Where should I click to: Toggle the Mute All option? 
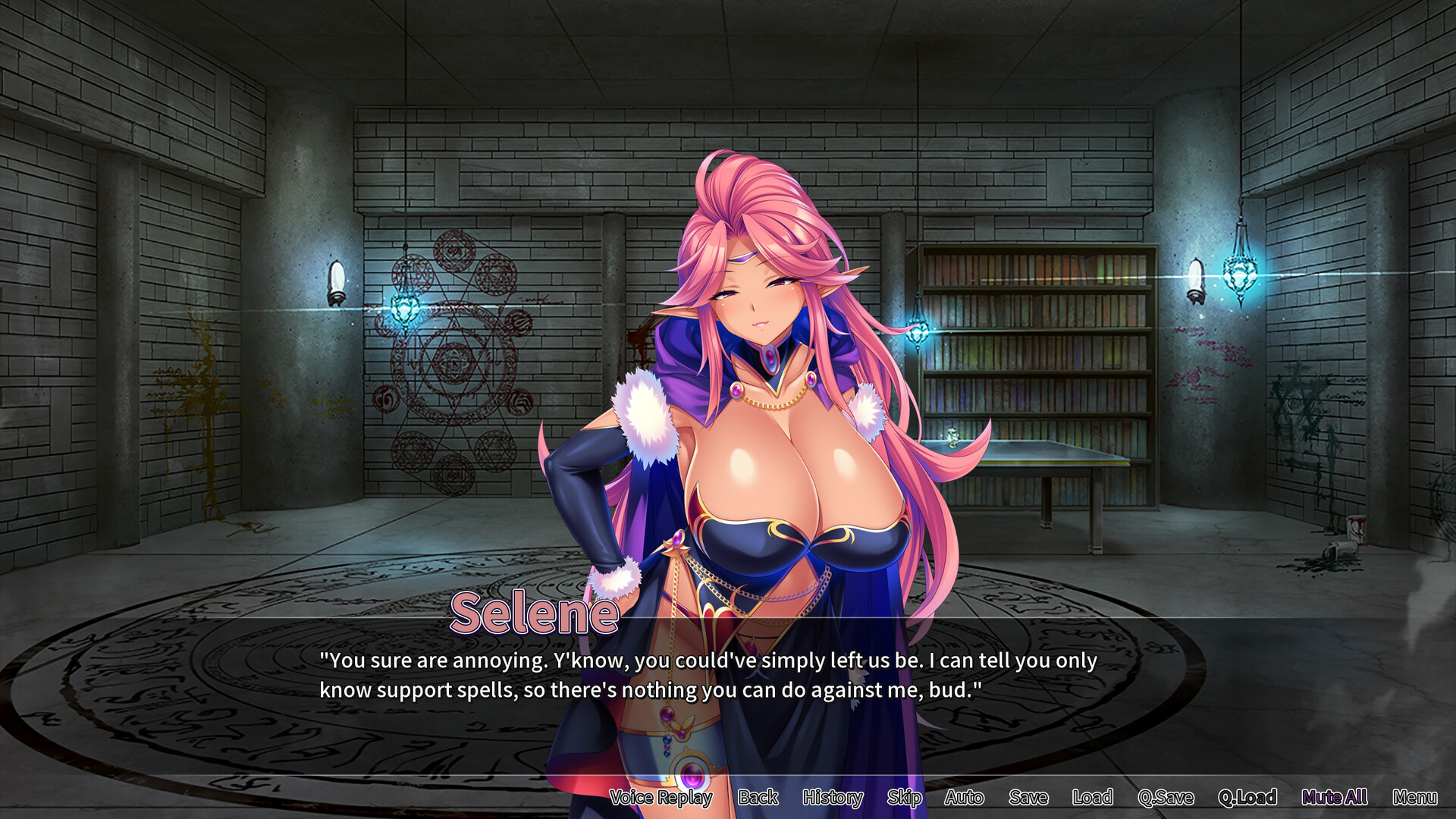(x=1334, y=797)
